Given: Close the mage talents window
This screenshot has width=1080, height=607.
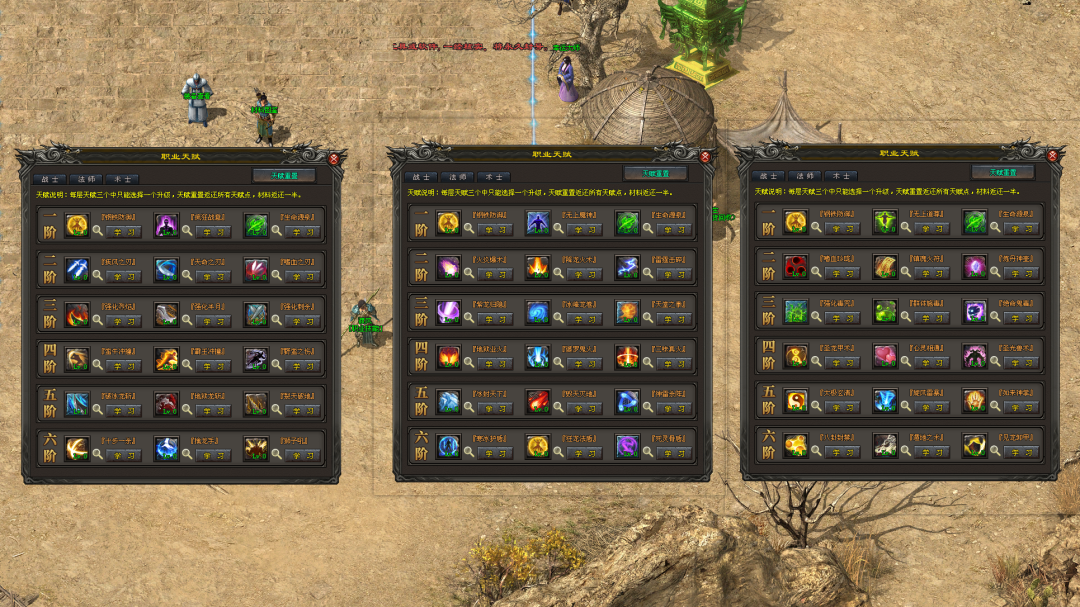Looking at the screenshot, I should coord(705,157).
